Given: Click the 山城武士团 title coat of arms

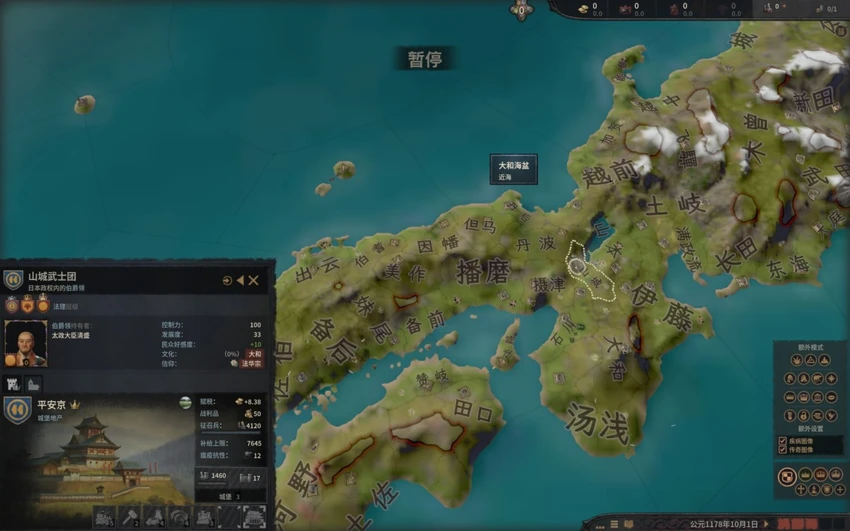Looking at the screenshot, I should [x=13, y=280].
